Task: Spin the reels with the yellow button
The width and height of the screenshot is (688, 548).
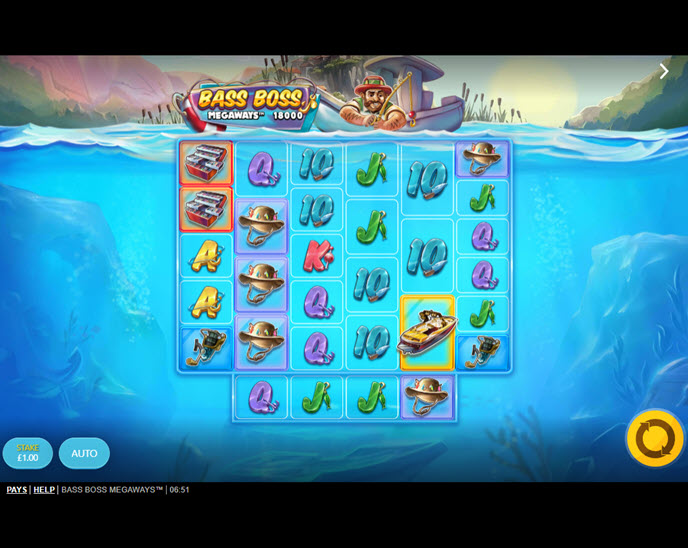Action: point(654,438)
